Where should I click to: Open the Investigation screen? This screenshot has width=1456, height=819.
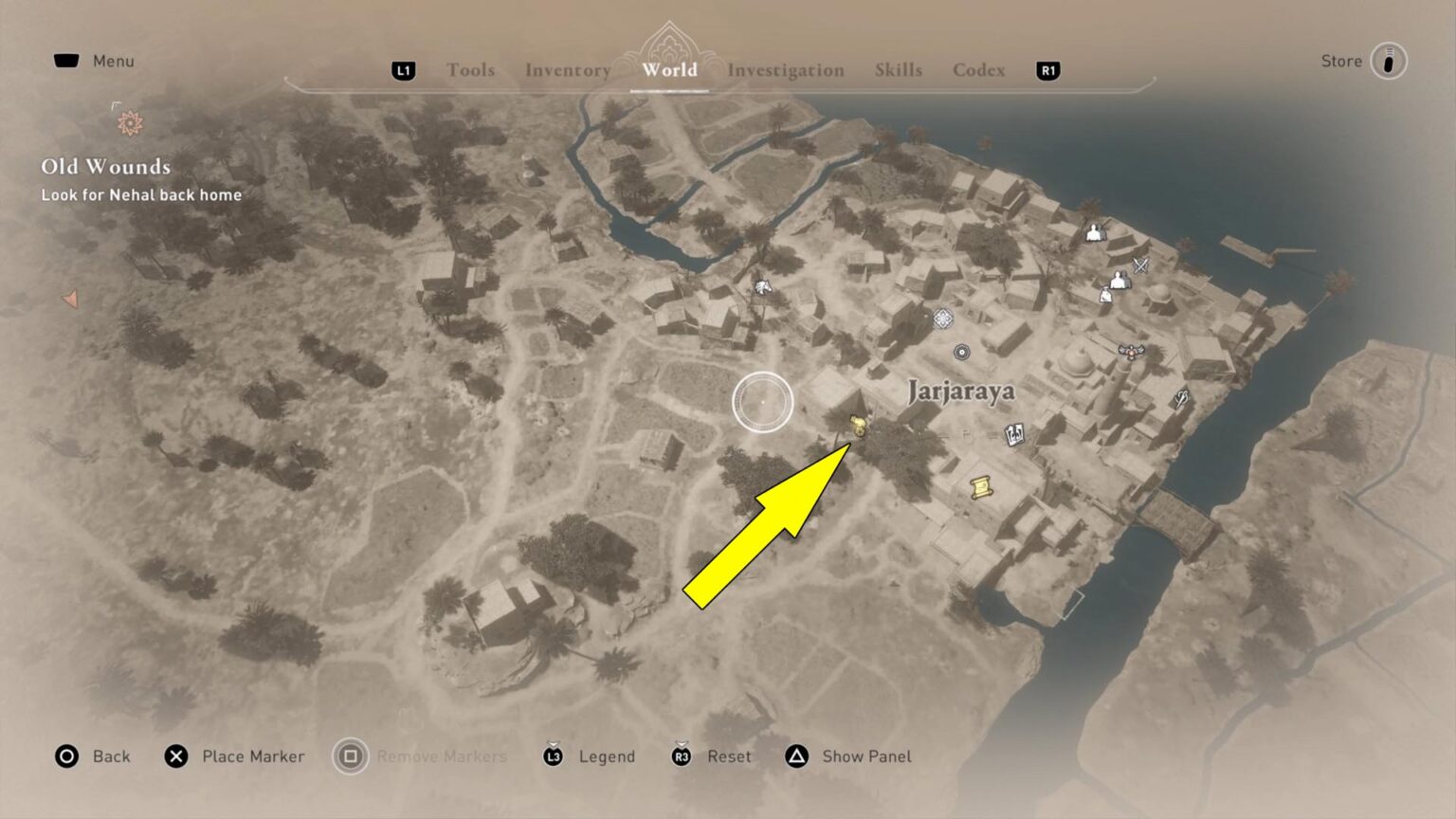(x=787, y=69)
